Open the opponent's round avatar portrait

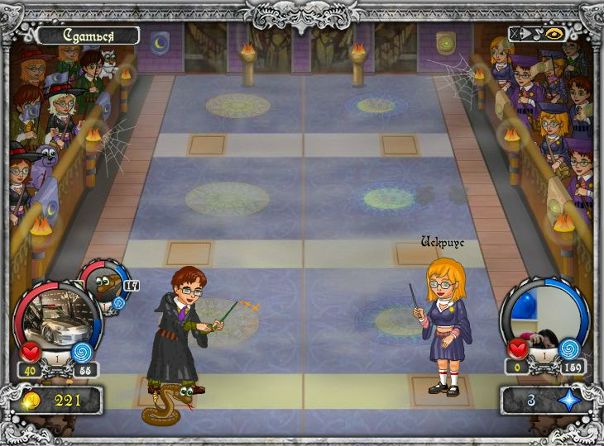(x=545, y=320)
